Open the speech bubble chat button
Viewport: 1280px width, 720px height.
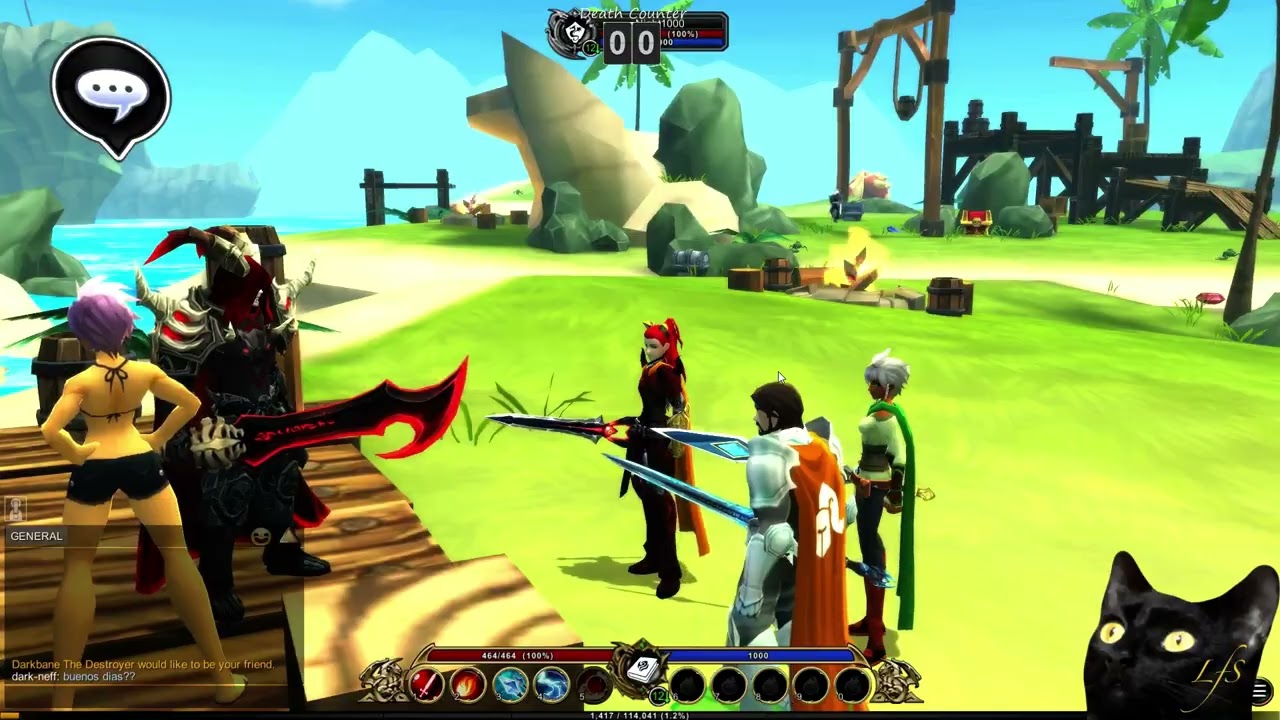pyautogui.click(x=111, y=95)
